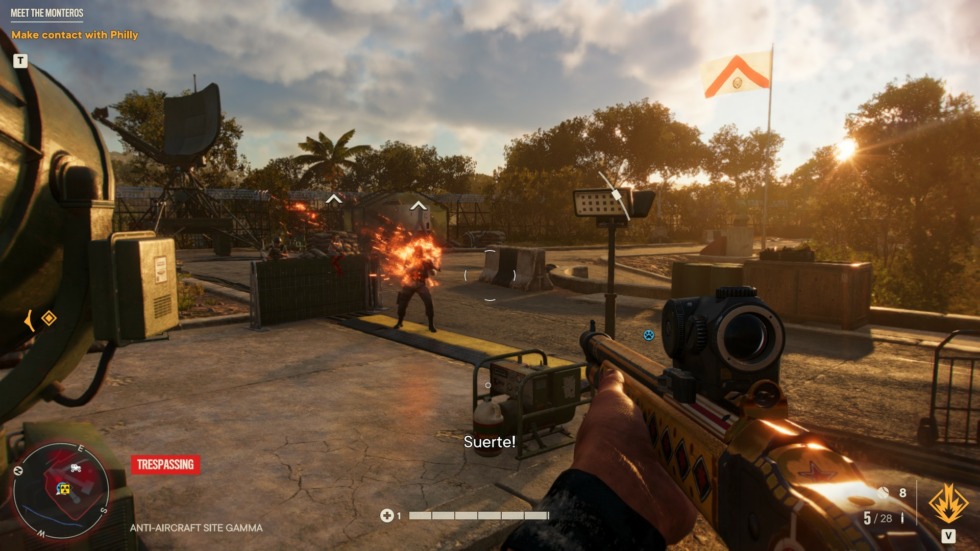Screen dimensions: 980x551
Task: Use the healing plus icon
Action: point(387,516)
